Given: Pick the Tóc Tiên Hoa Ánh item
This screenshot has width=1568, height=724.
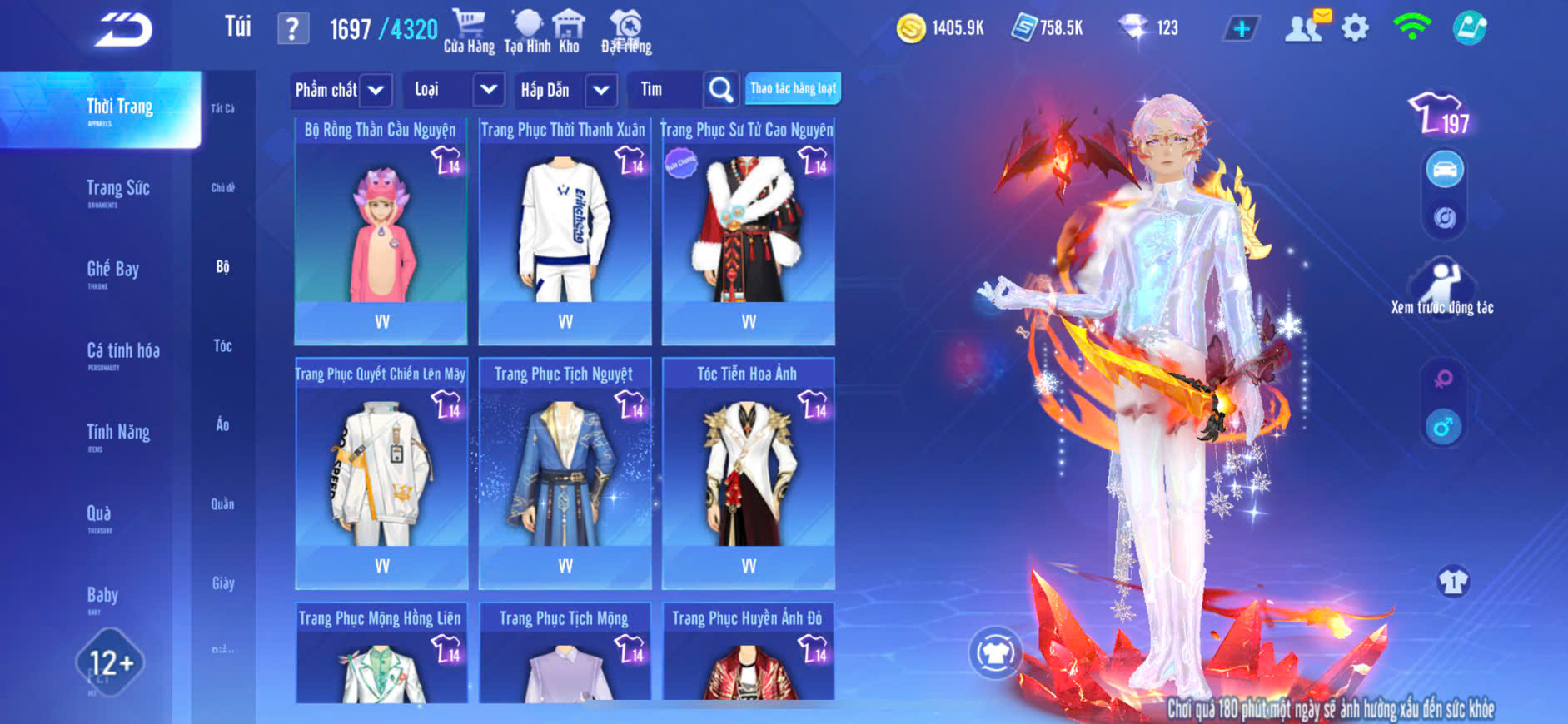Looking at the screenshot, I should [x=748, y=474].
